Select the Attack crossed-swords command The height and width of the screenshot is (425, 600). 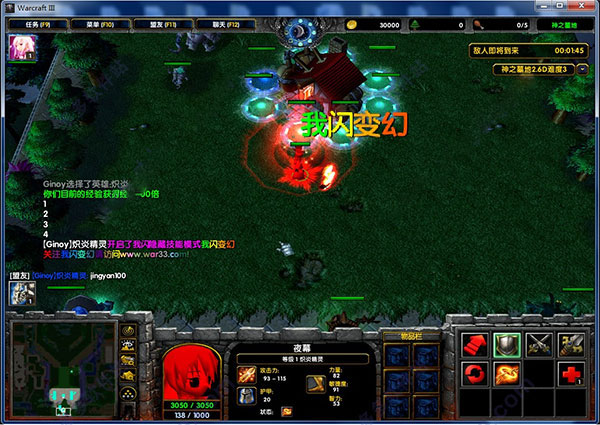539,344
